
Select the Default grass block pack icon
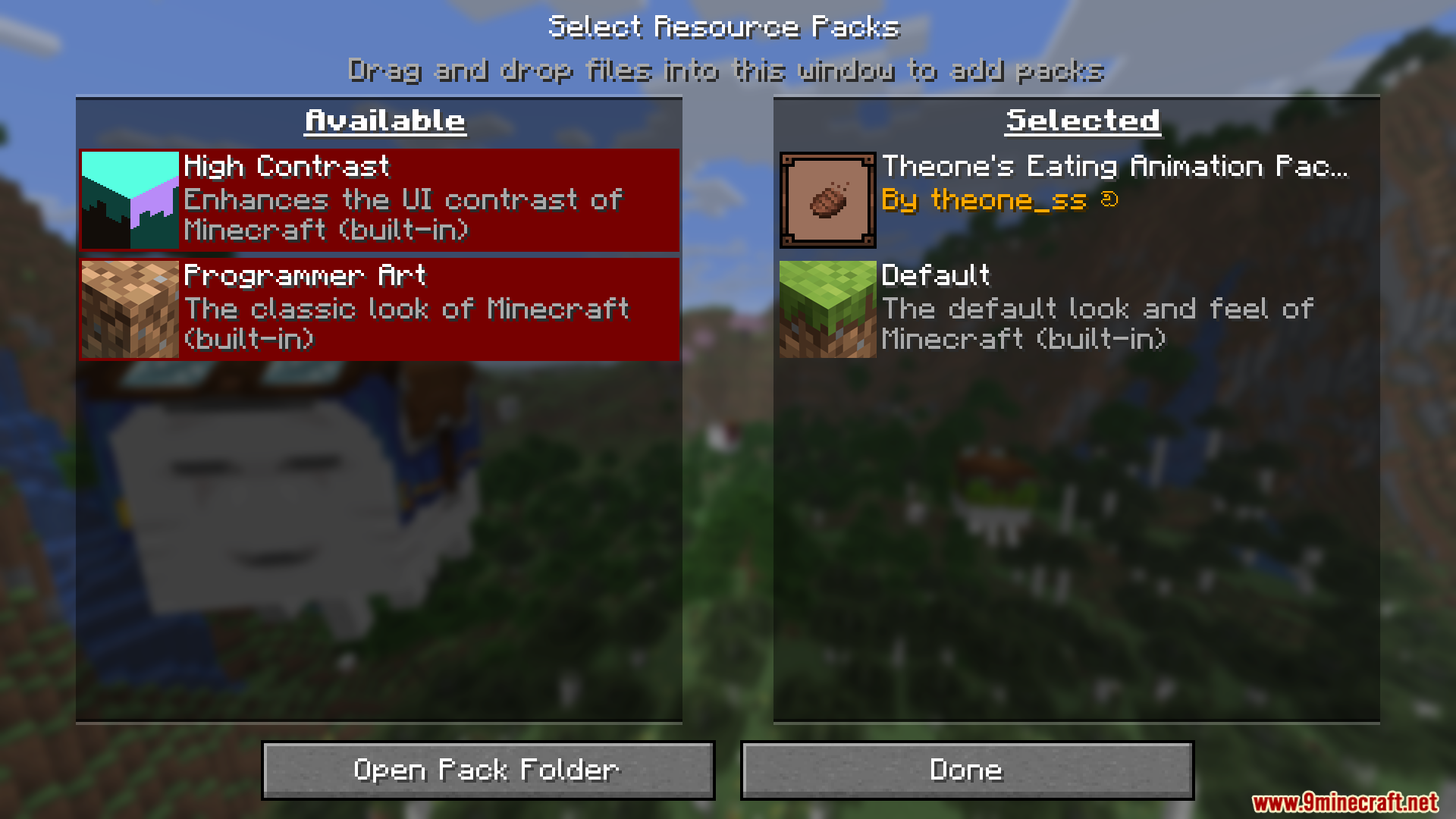click(x=827, y=309)
